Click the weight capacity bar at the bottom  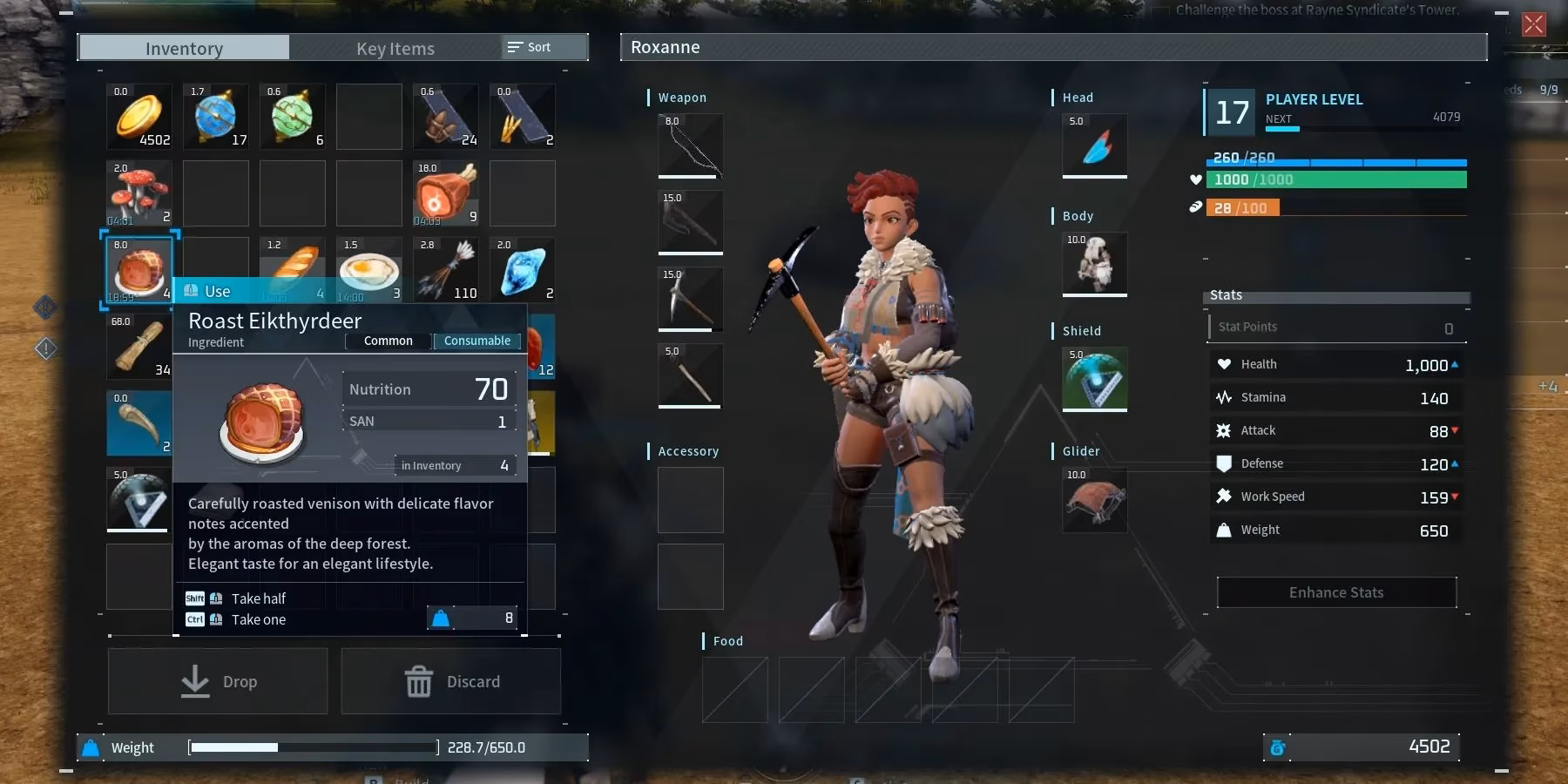pyautogui.click(x=314, y=747)
